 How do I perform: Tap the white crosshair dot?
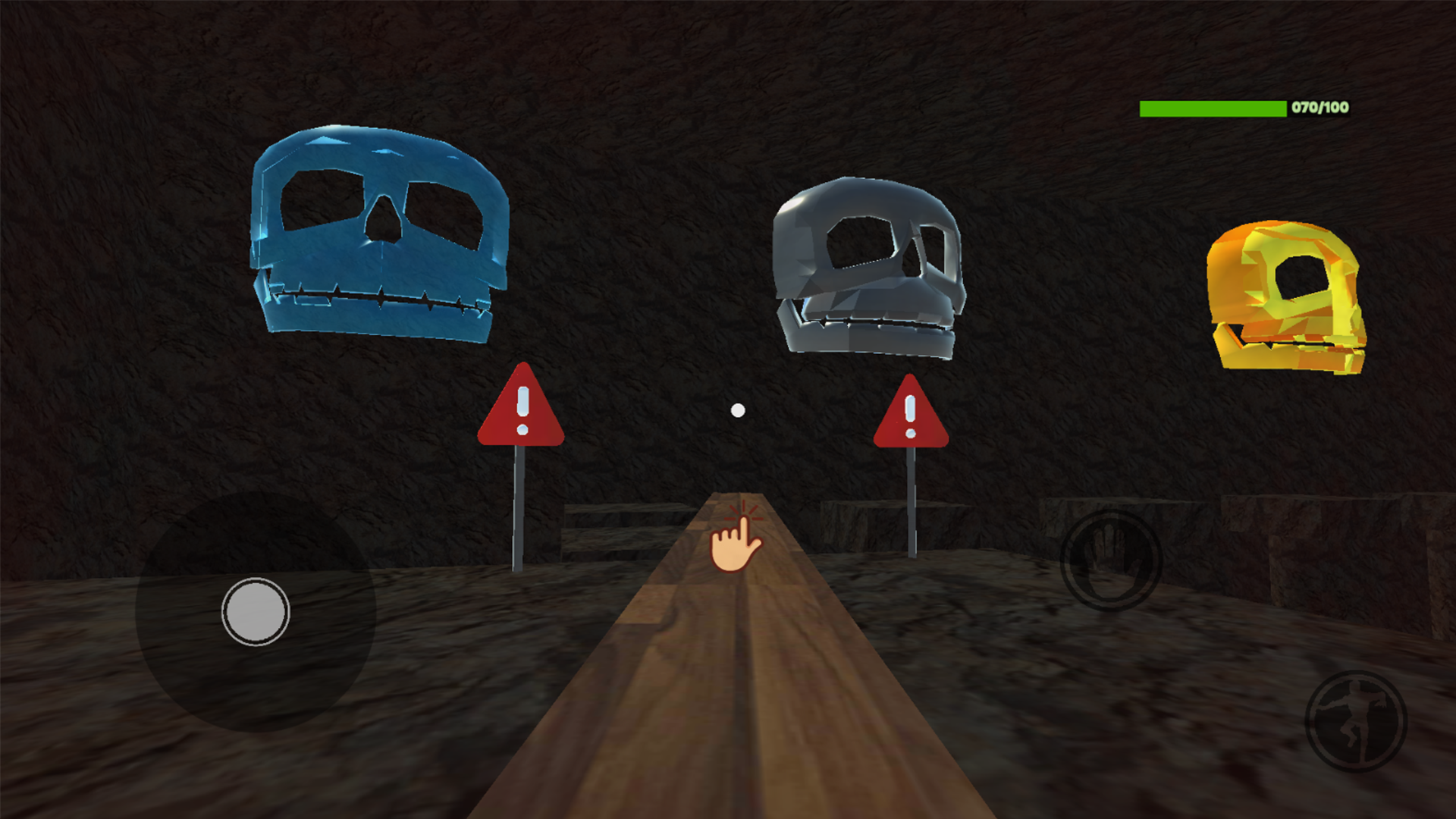pos(736,409)
